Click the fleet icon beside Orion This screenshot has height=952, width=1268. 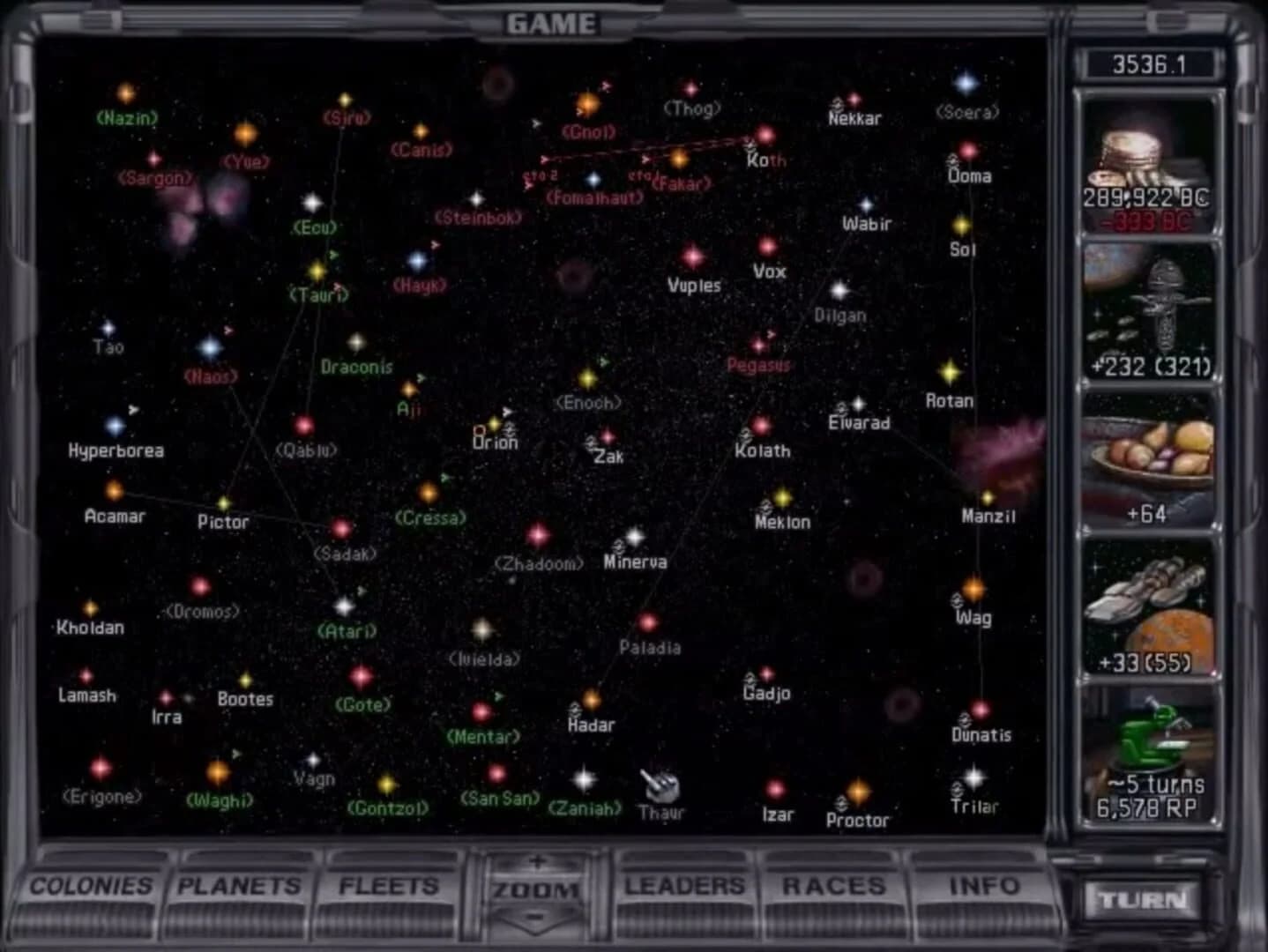point(508,413)
